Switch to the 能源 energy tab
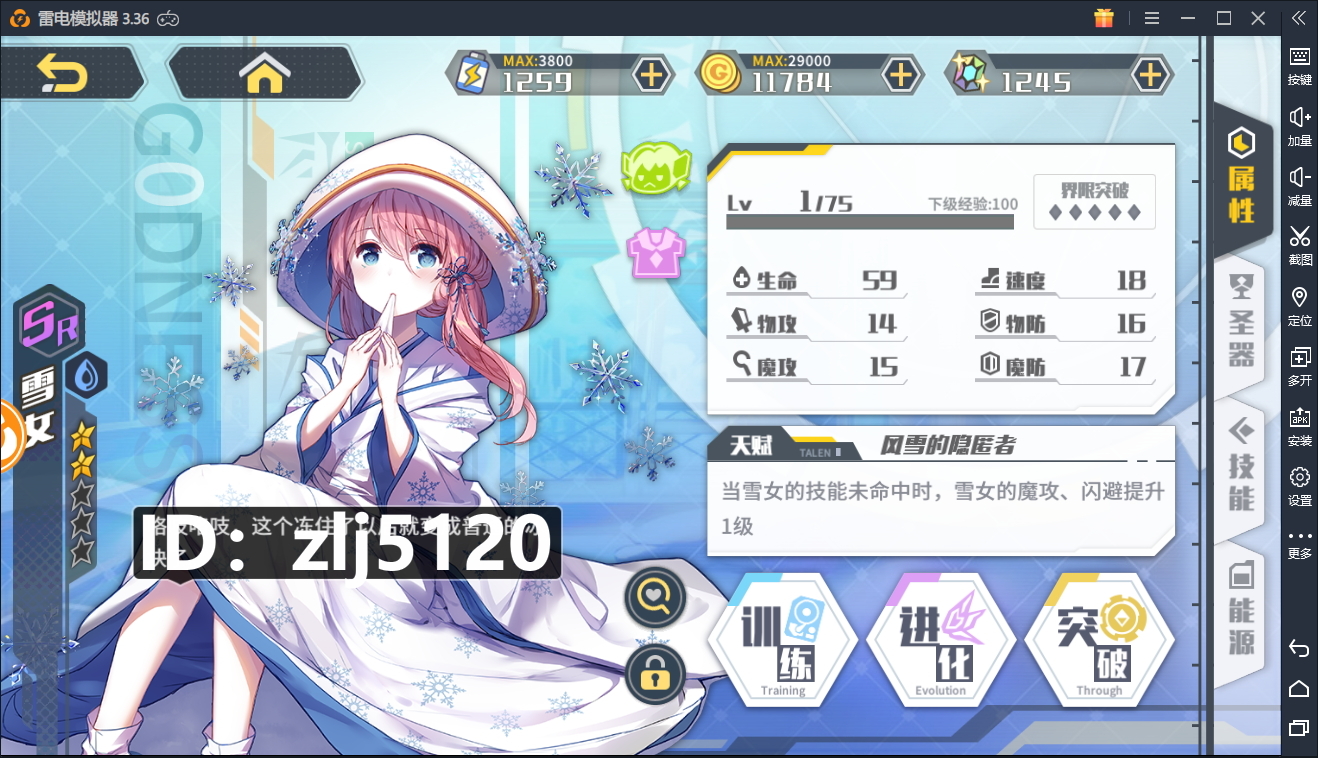The image size is (1318, 758). (1241, 608)
